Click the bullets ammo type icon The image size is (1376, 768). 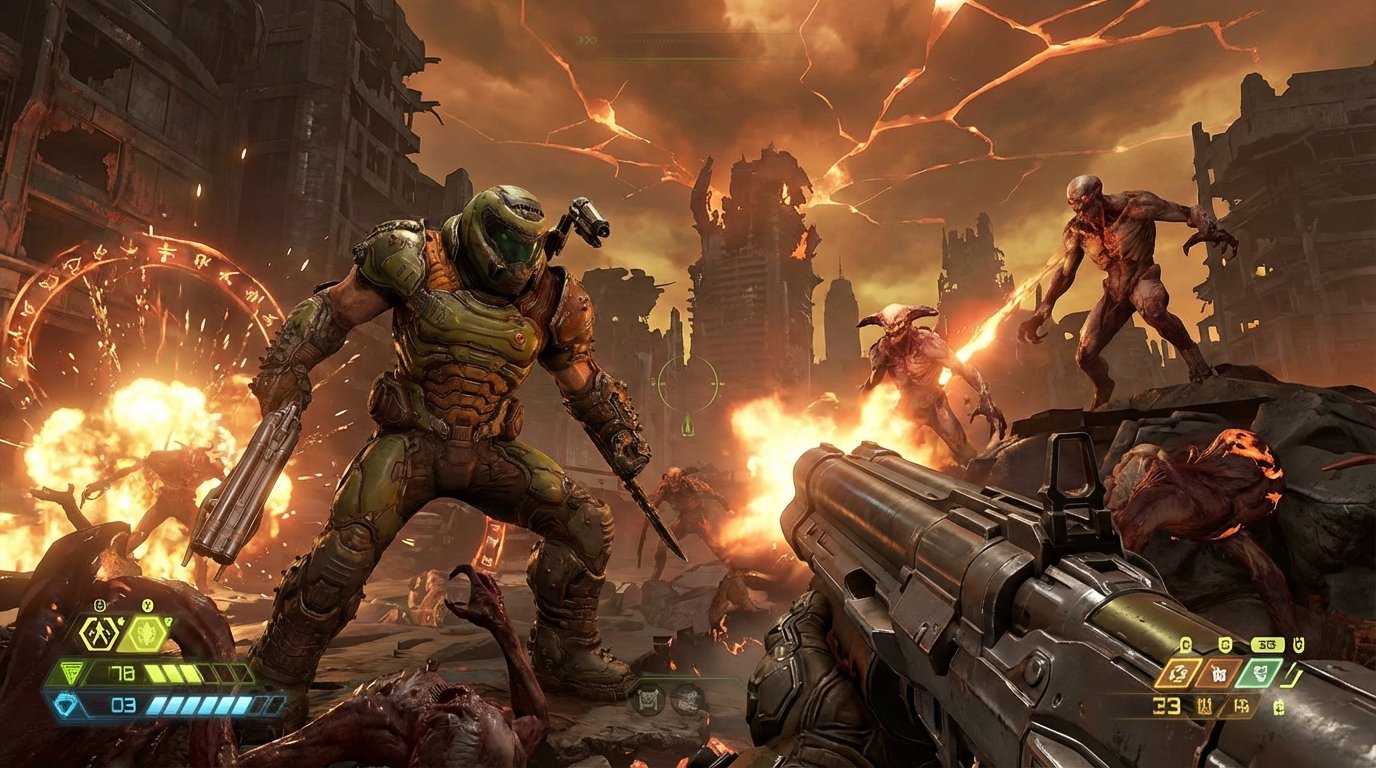pyautogui.click(x=1241, y=707)
